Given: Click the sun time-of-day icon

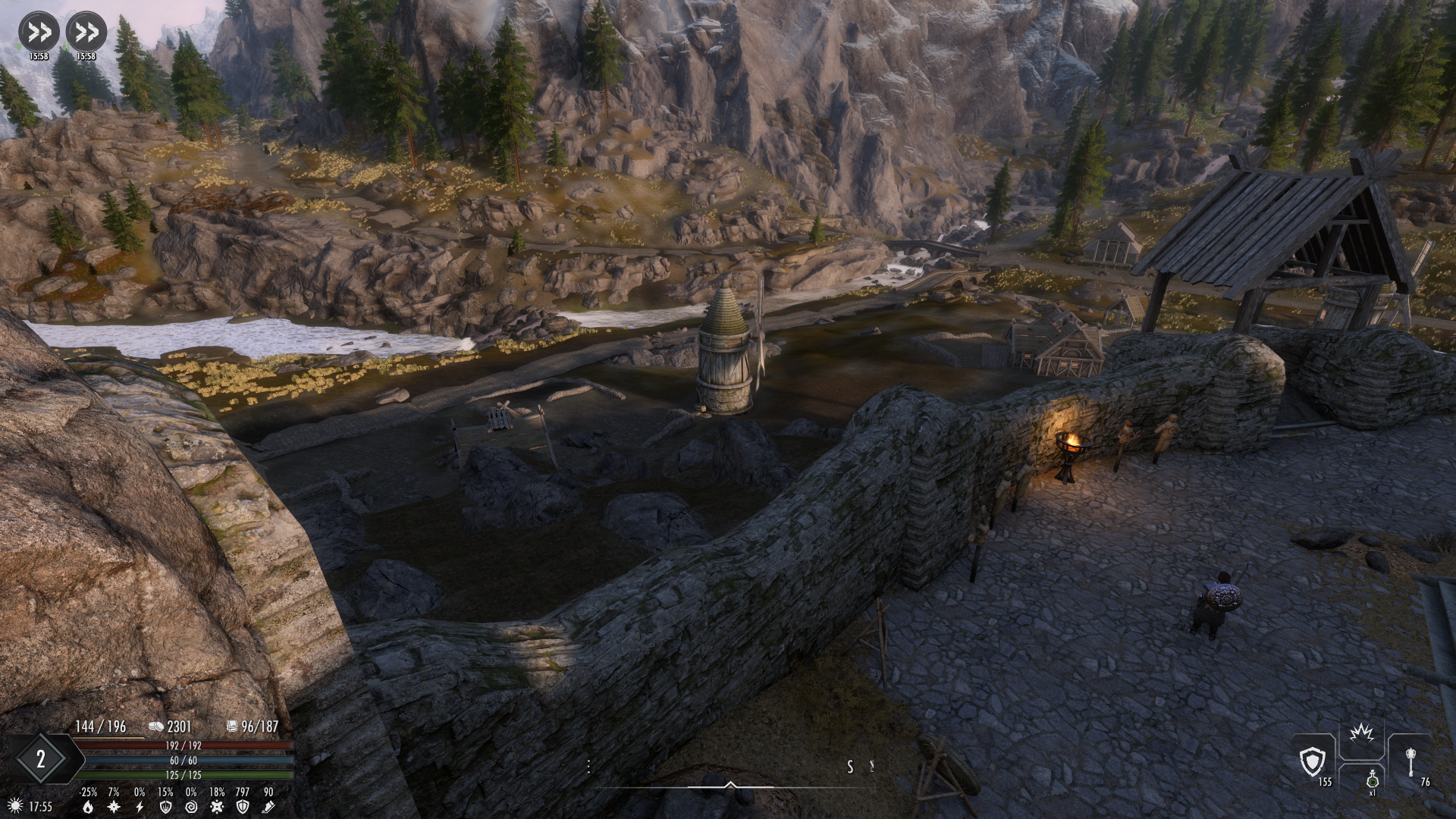Looking at the screenshot, I should click(14, 805).
